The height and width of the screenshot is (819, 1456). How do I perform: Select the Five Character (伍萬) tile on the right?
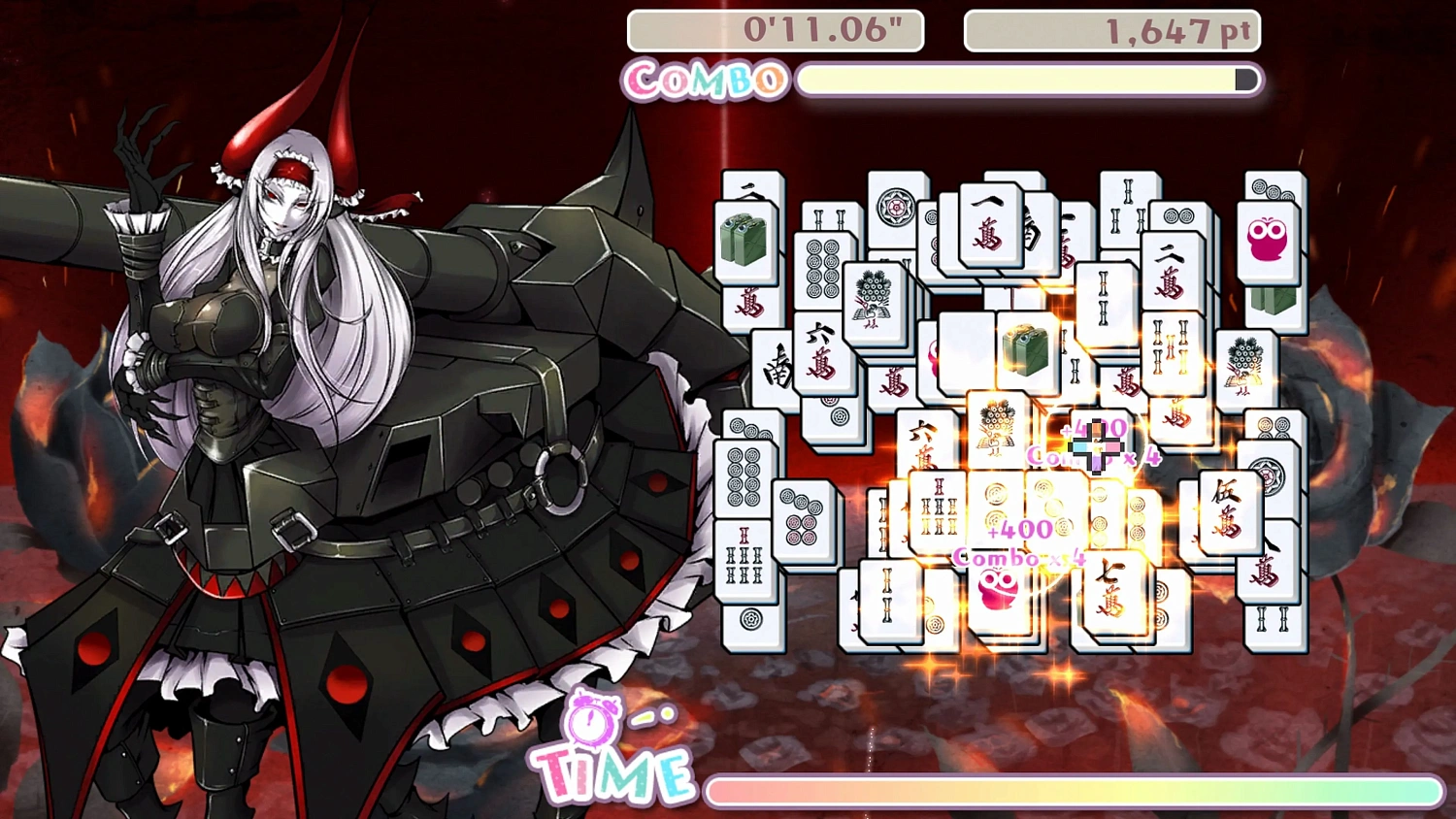click(x=1227, y=515)
